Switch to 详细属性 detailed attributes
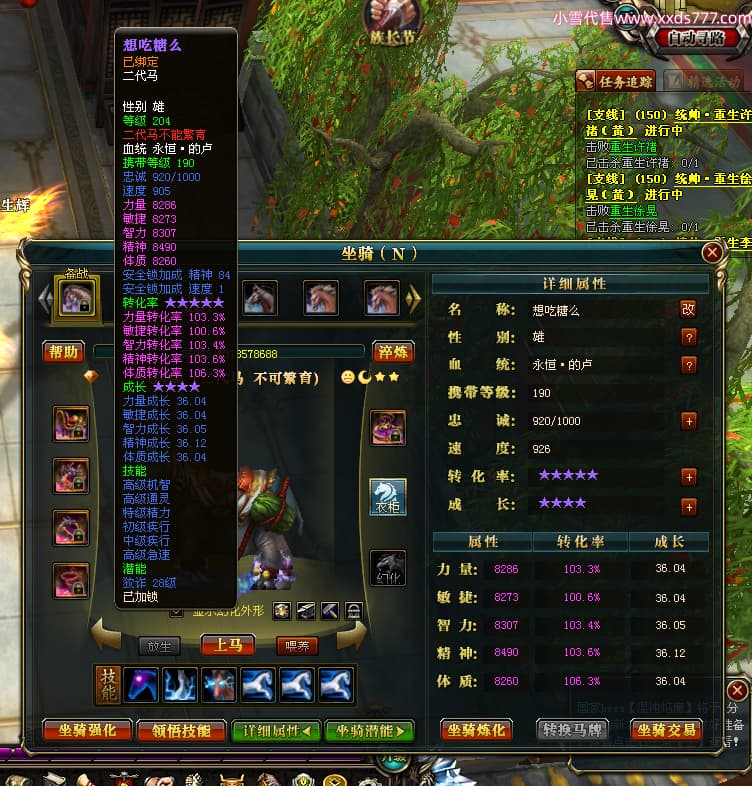Viewport: 752px width, 786px height. click(x=276, y=731)
